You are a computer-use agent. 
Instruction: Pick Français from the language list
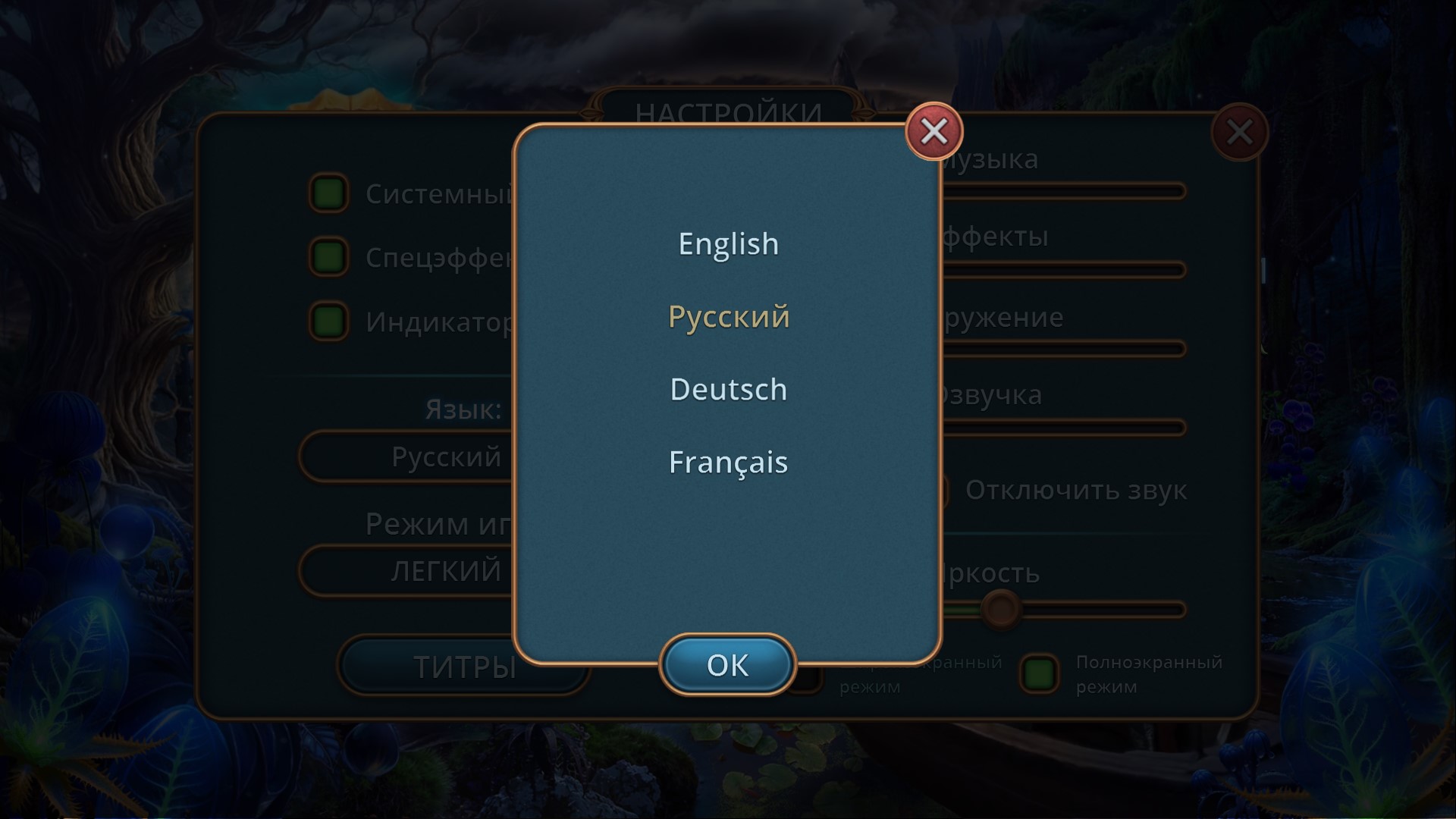(728, 463)
